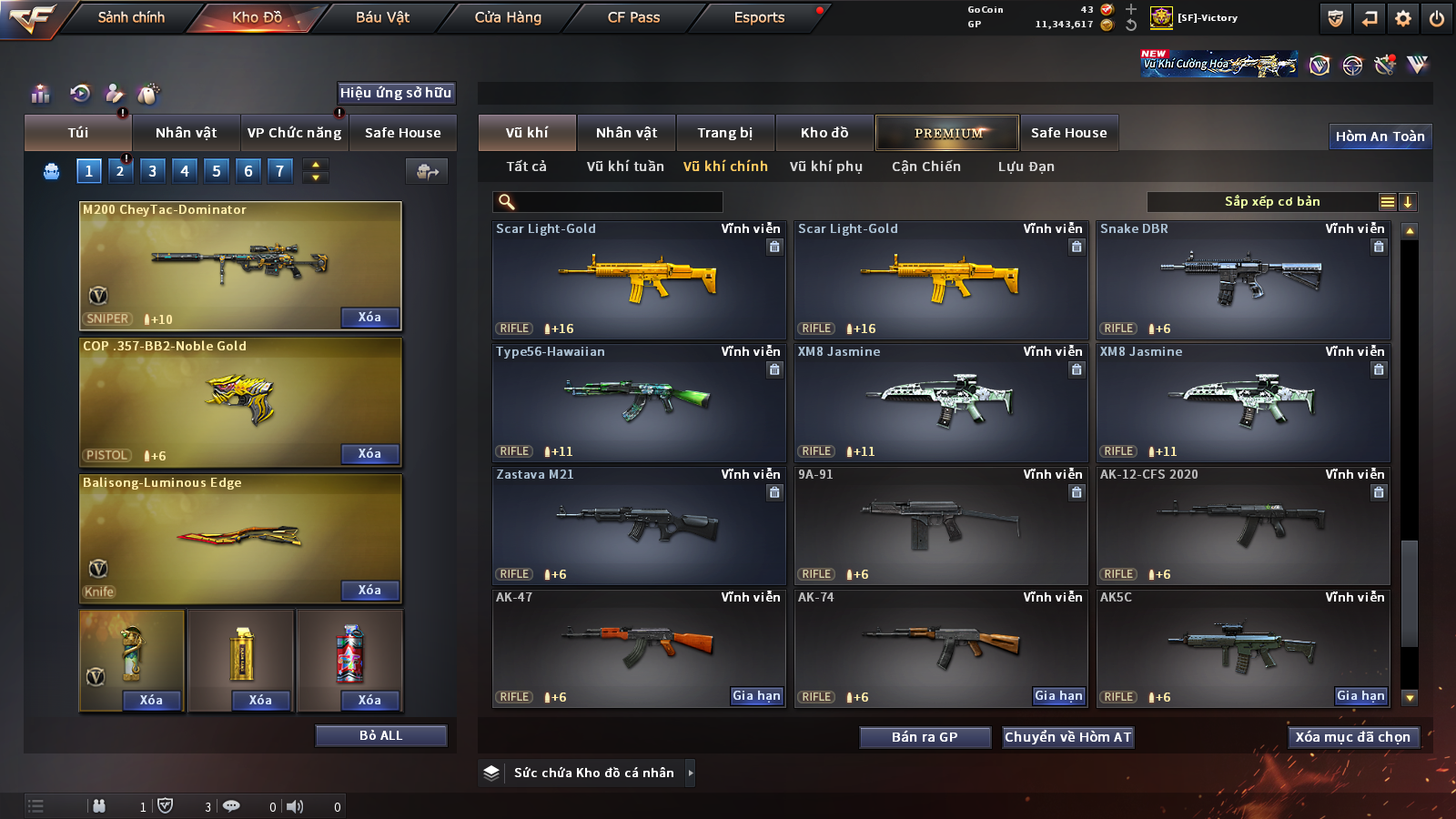Screen dimensions: 1456x819
Task: Select the Vũ khí phụ category
Action: pos(825,167)
